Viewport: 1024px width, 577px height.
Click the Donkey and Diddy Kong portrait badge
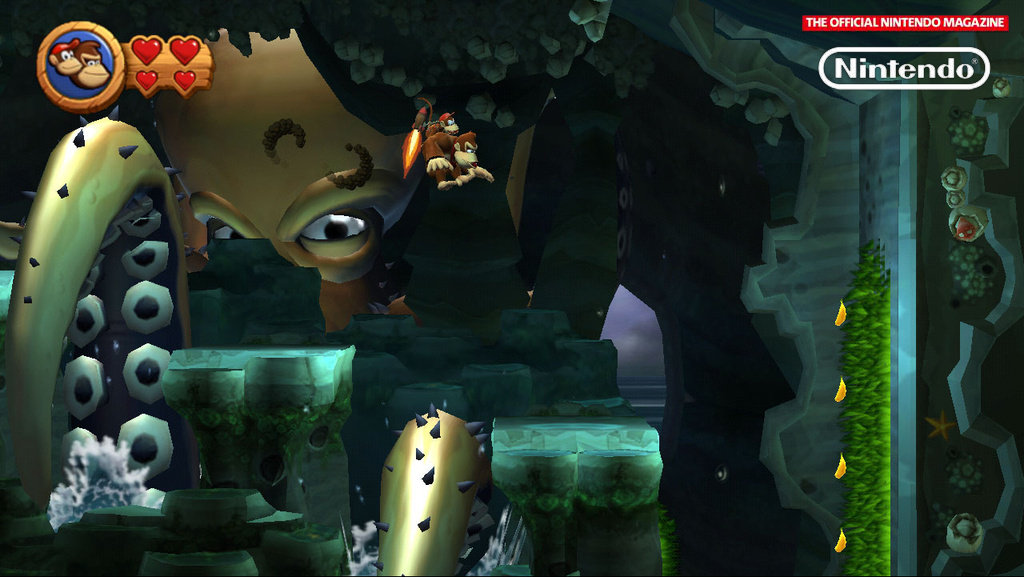(81, 66)
